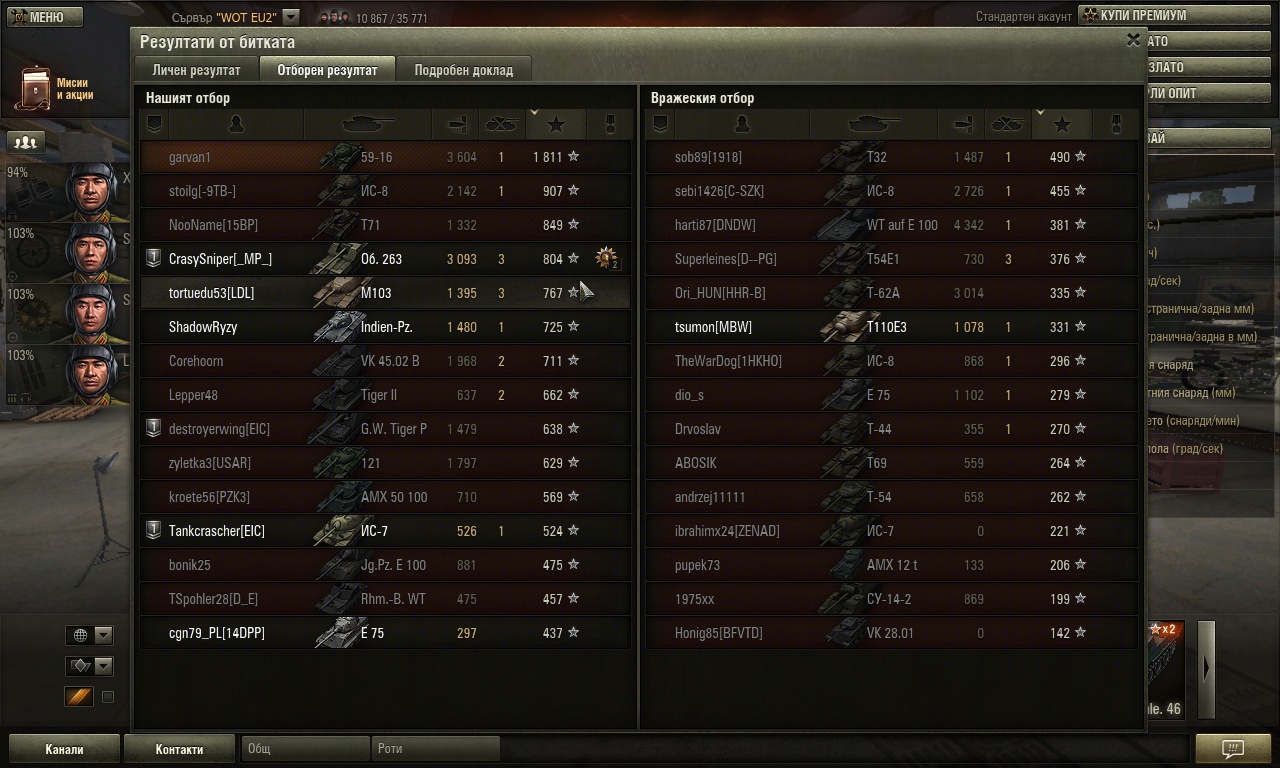Close the battle results window
The image size is (1280, 768).
pyautogui.click(x=1133, y=41)
